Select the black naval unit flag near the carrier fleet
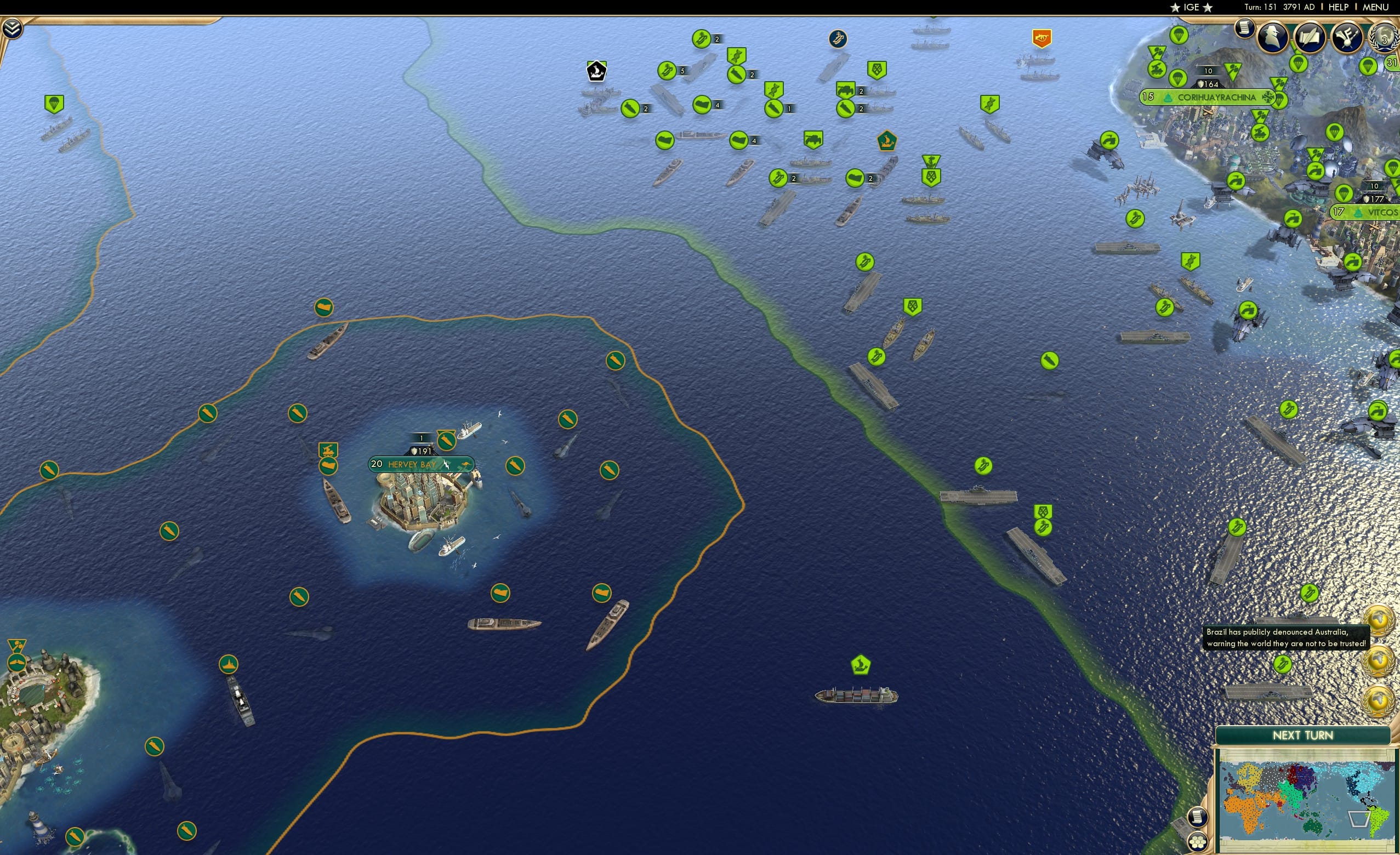 coord(596,71)
